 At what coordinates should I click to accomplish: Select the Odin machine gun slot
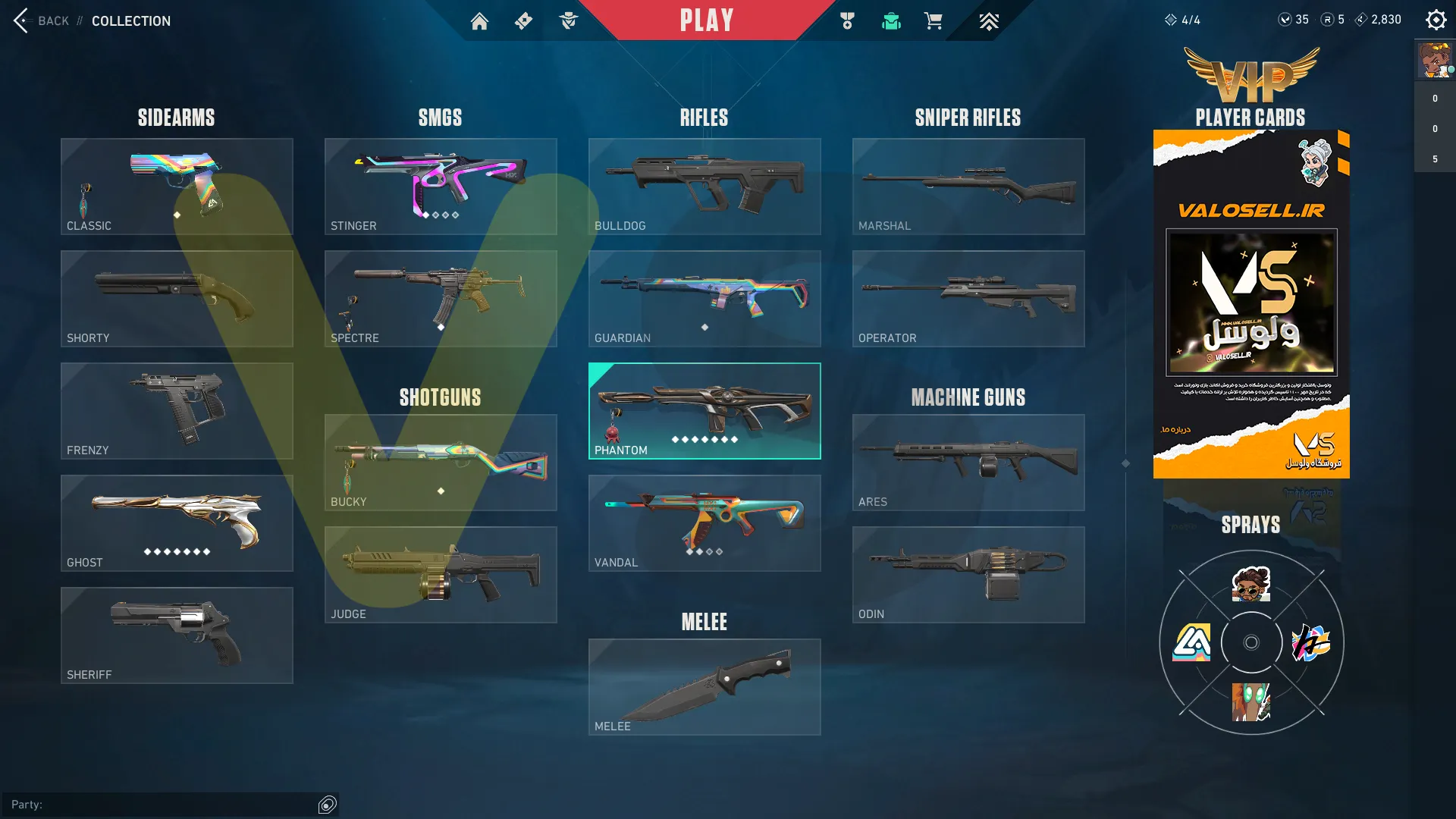pos(968,575)
